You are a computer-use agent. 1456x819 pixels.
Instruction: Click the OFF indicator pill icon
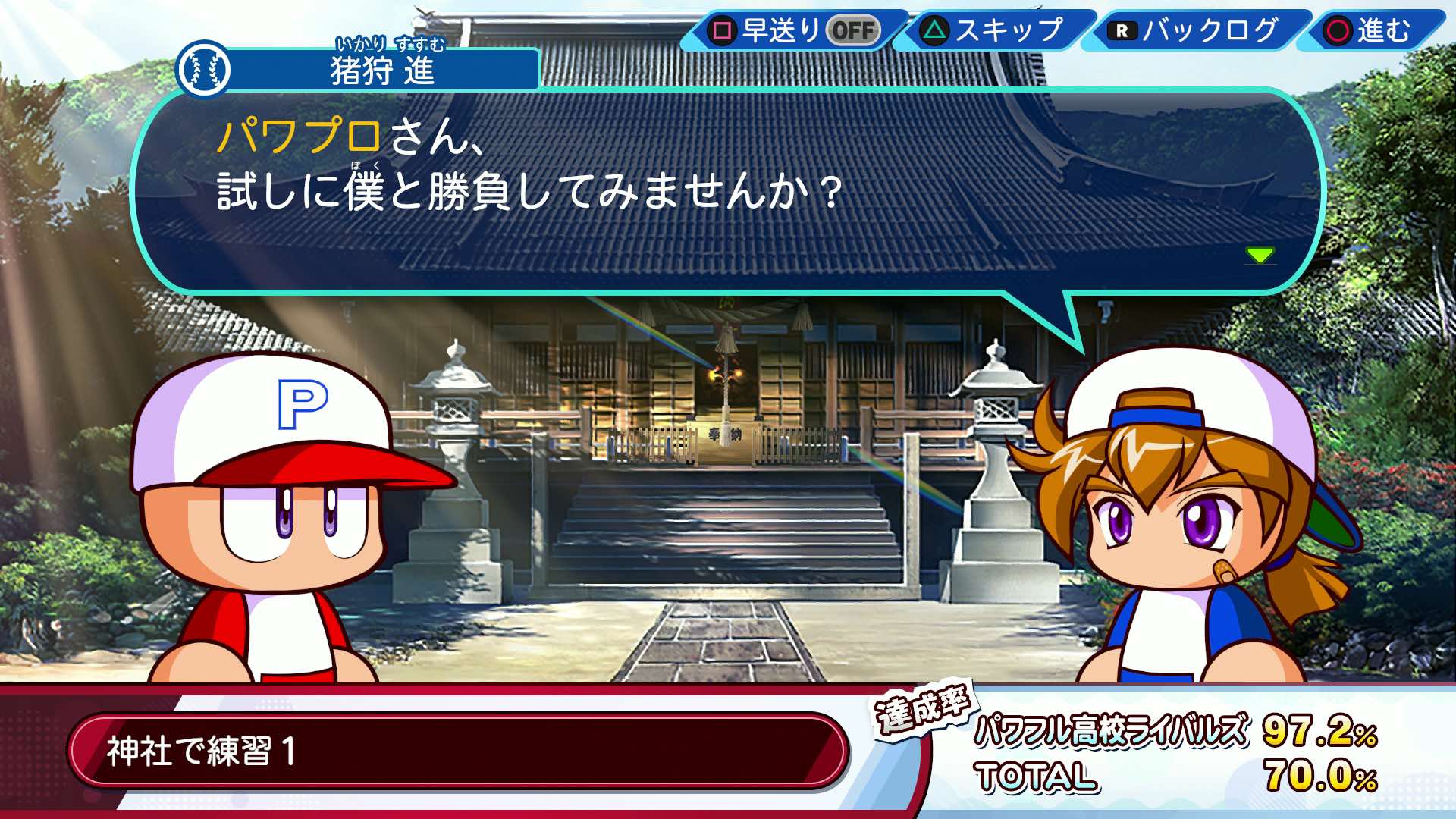(854, 30)
